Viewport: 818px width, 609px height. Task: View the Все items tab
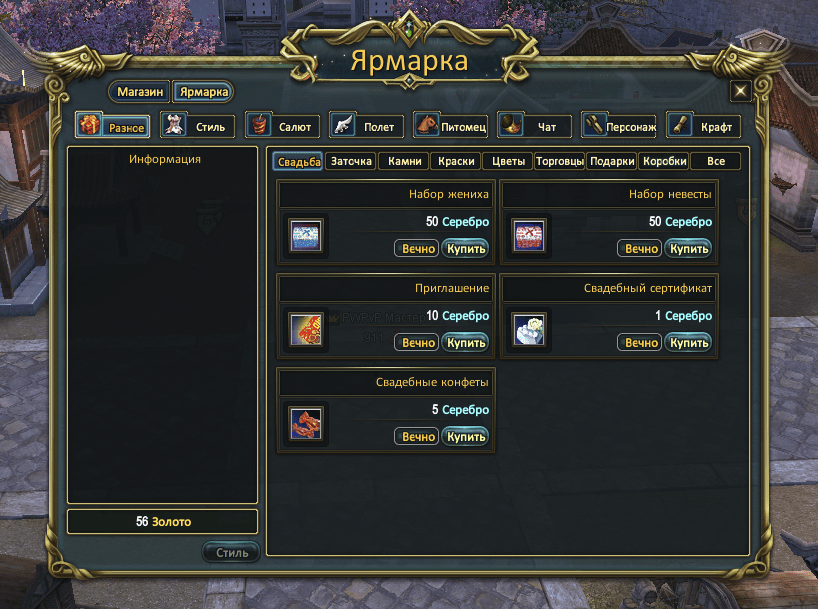click(x=715, y=161)
